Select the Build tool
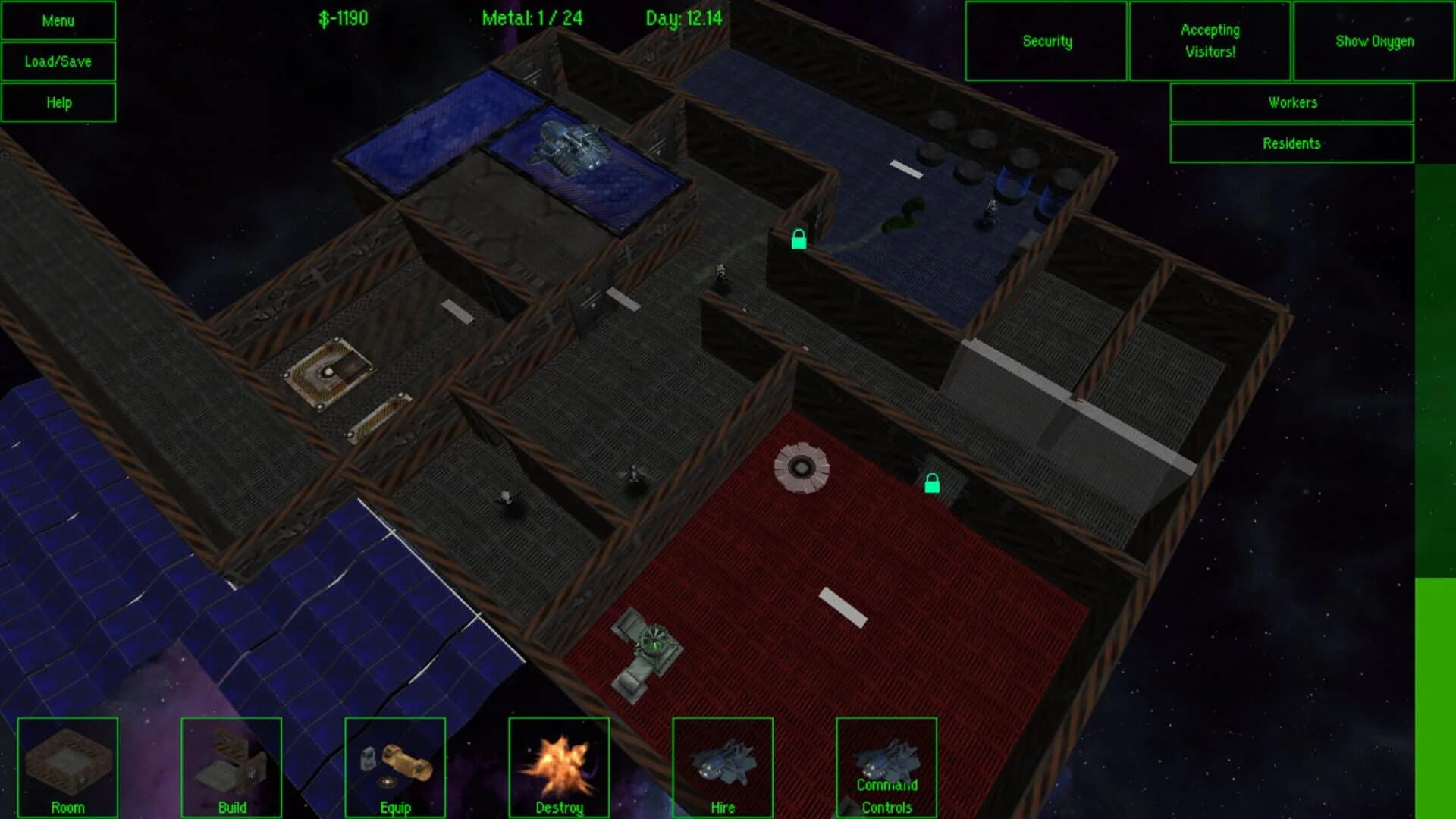 click(x=231, y=767)
